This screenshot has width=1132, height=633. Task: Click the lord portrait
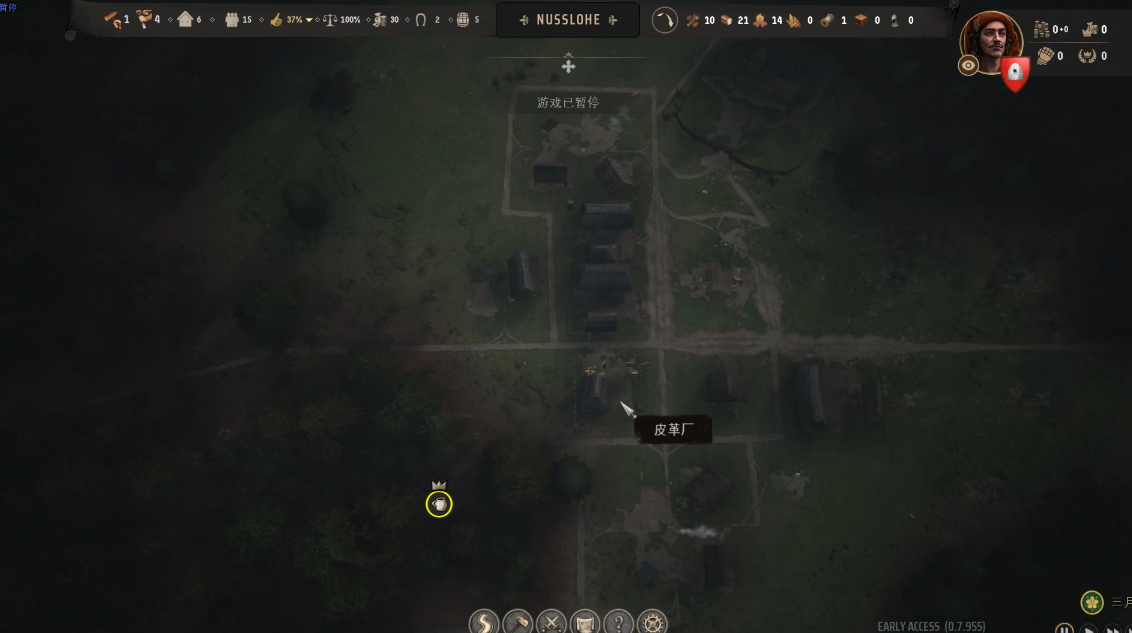click(x=991, y=41)
